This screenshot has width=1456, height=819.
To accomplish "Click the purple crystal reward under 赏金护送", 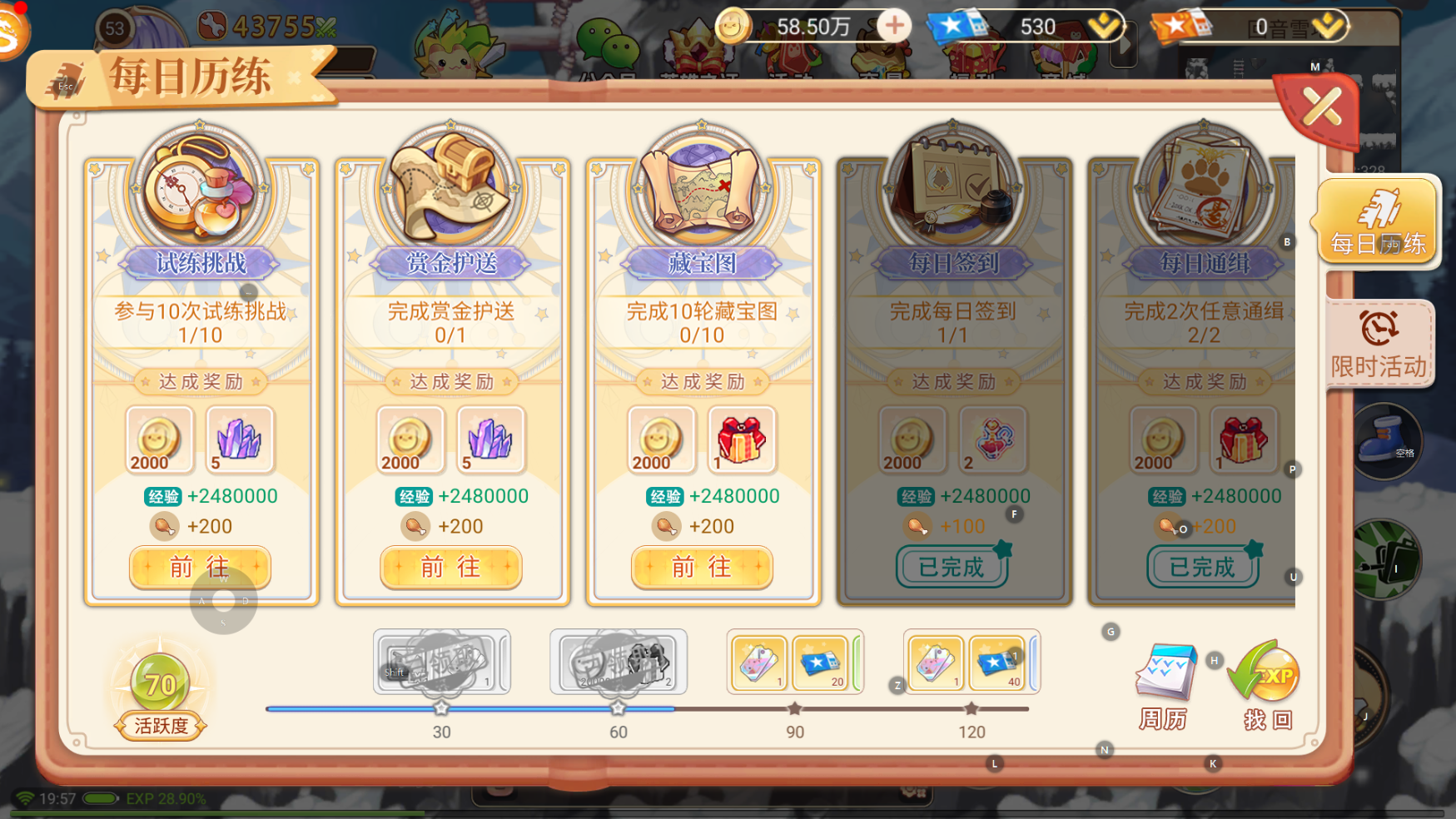I will point(490,440).
